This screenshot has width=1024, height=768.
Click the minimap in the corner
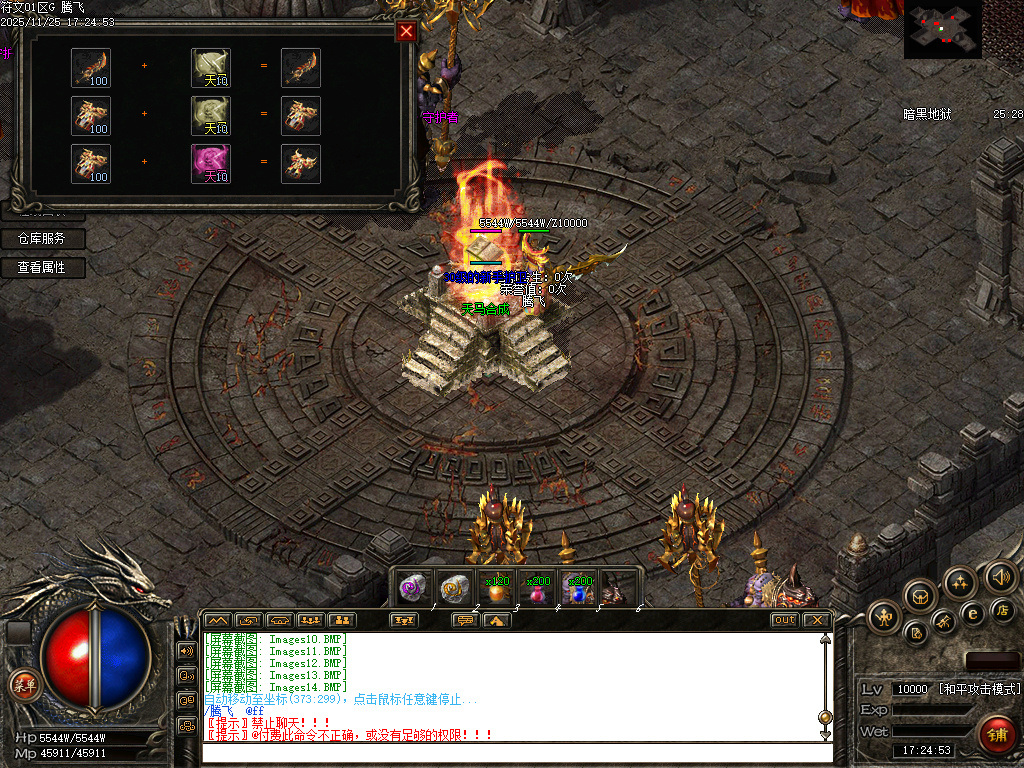click(943, 30)
